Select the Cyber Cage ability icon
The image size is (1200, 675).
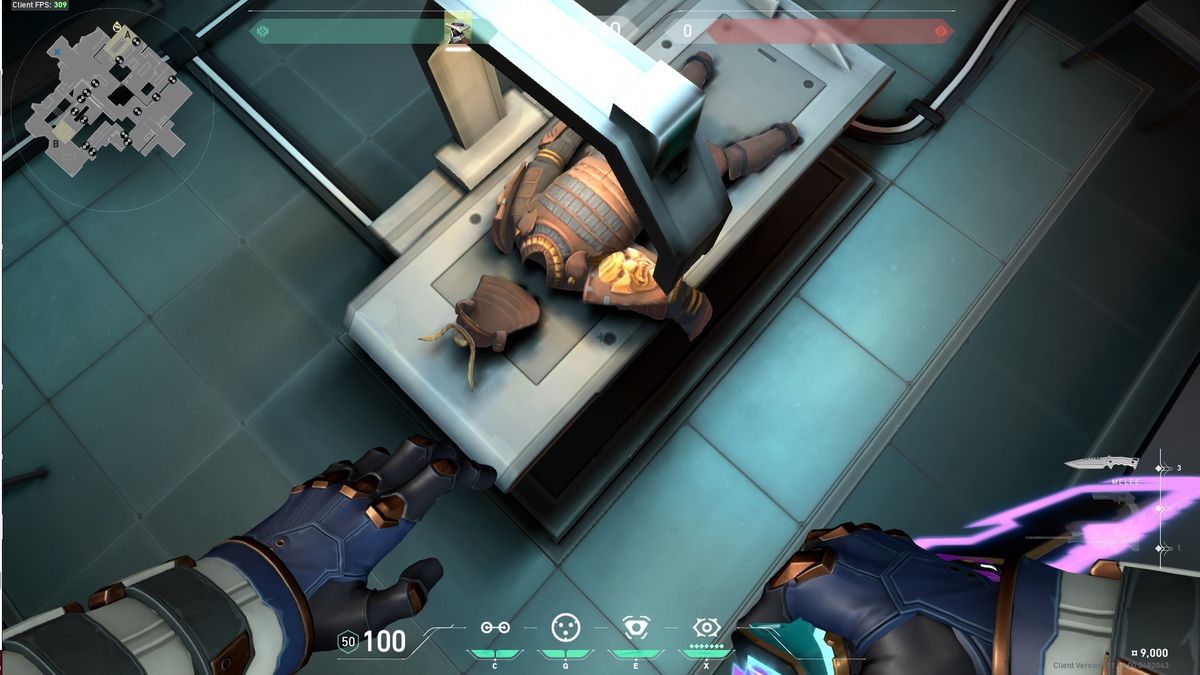[x=566, y=627]
